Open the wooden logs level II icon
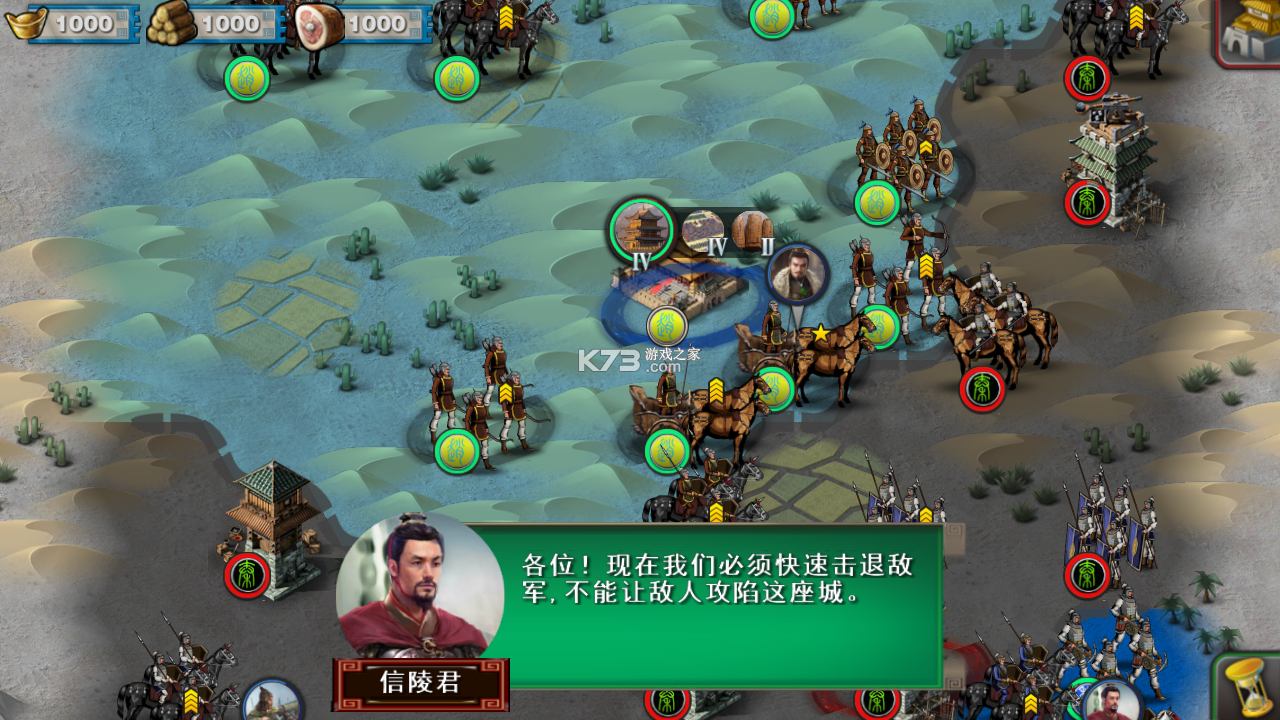The width and height of the screenshot is (1280, 720). 752,231
